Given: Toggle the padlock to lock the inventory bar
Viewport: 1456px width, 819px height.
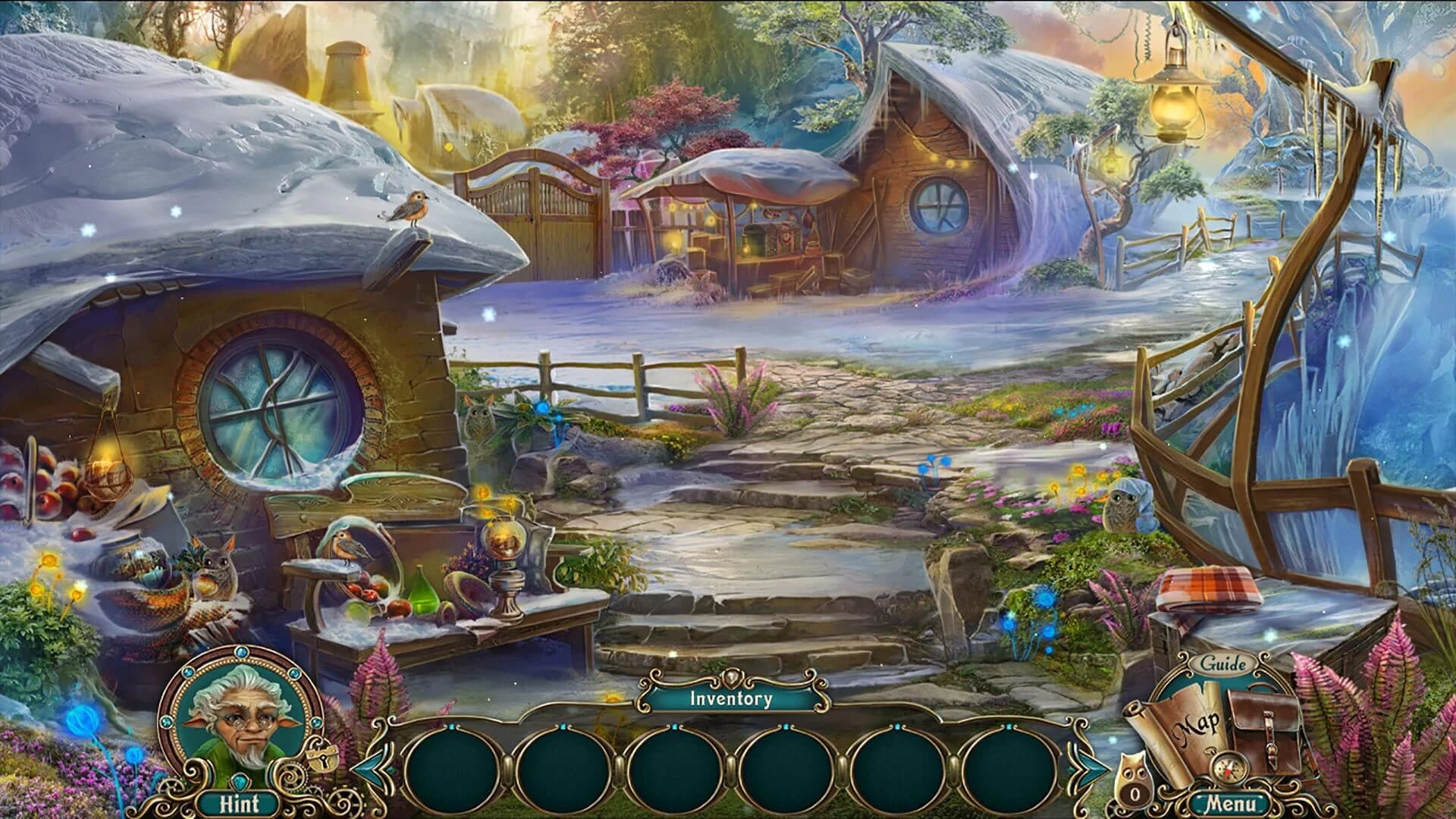Looking at the screenshot, I should click(322, 760).
